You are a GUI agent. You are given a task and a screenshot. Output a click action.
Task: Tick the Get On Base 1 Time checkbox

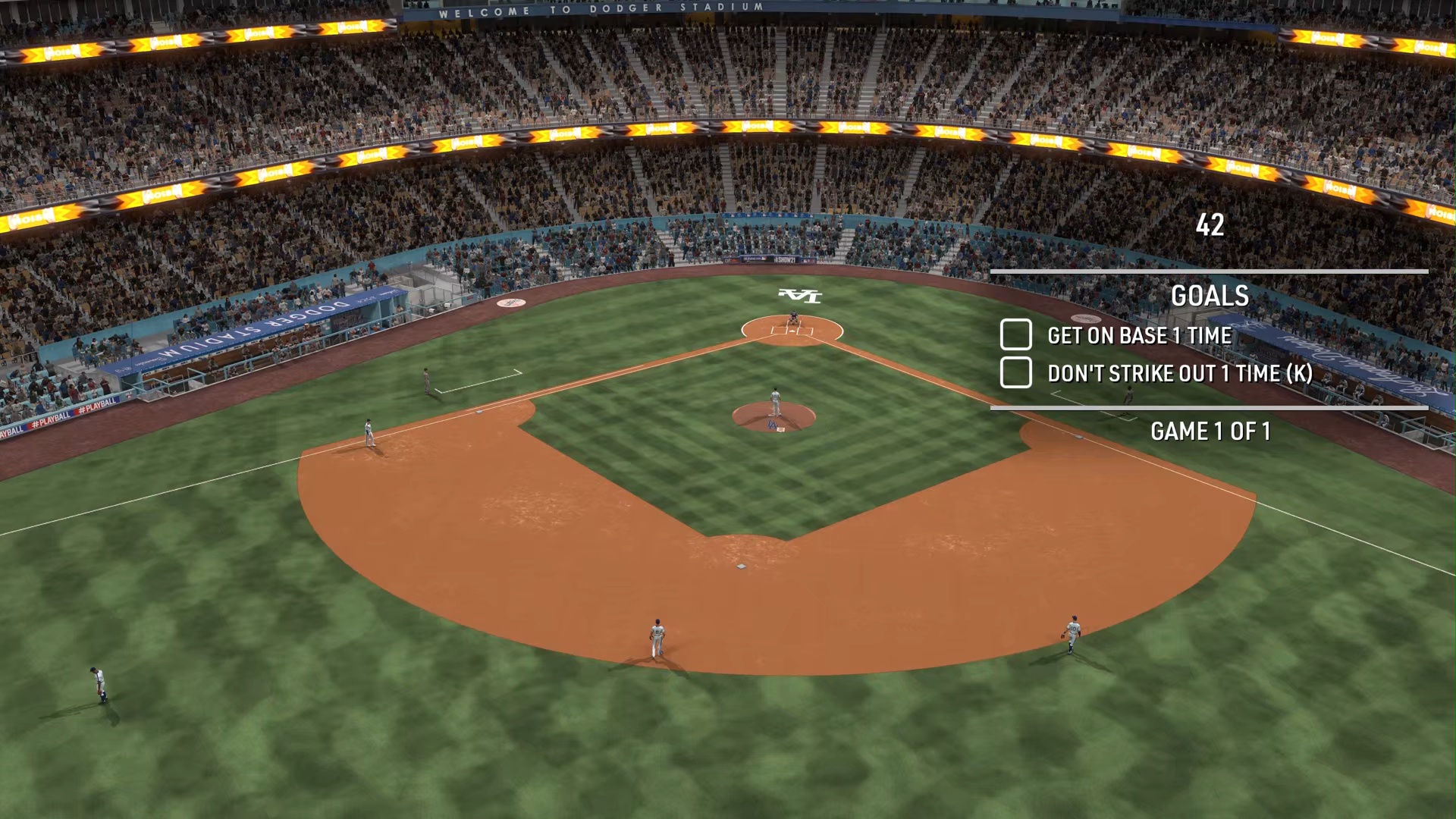[1015, 334]
